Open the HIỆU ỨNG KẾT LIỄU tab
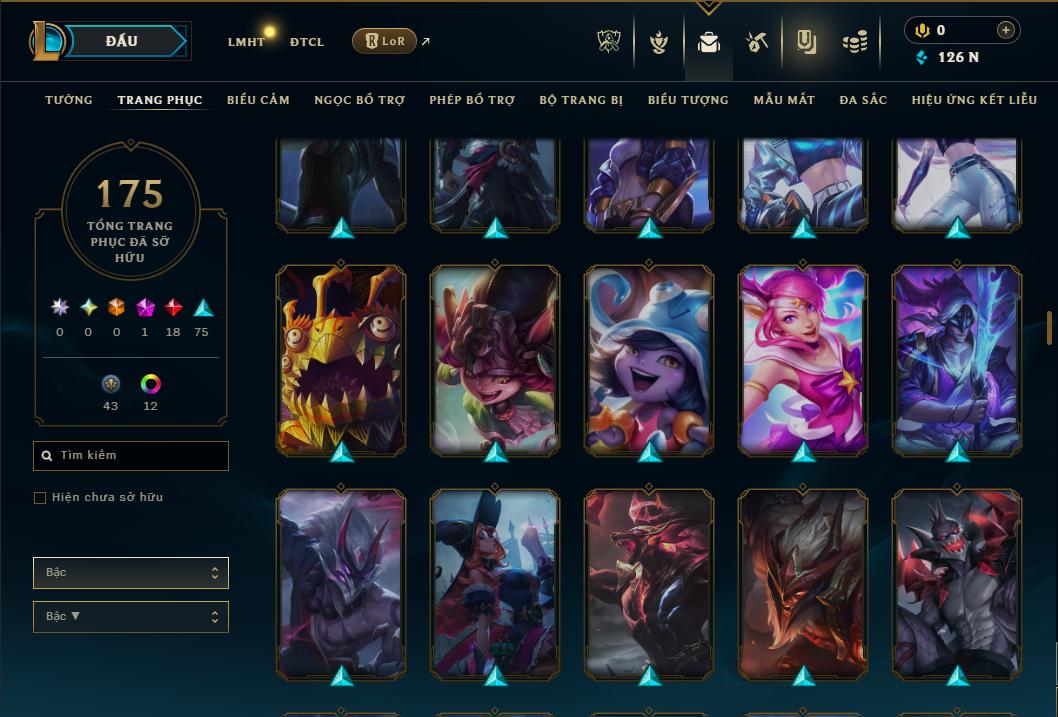The image size is (1058, 717). [974, 100]
